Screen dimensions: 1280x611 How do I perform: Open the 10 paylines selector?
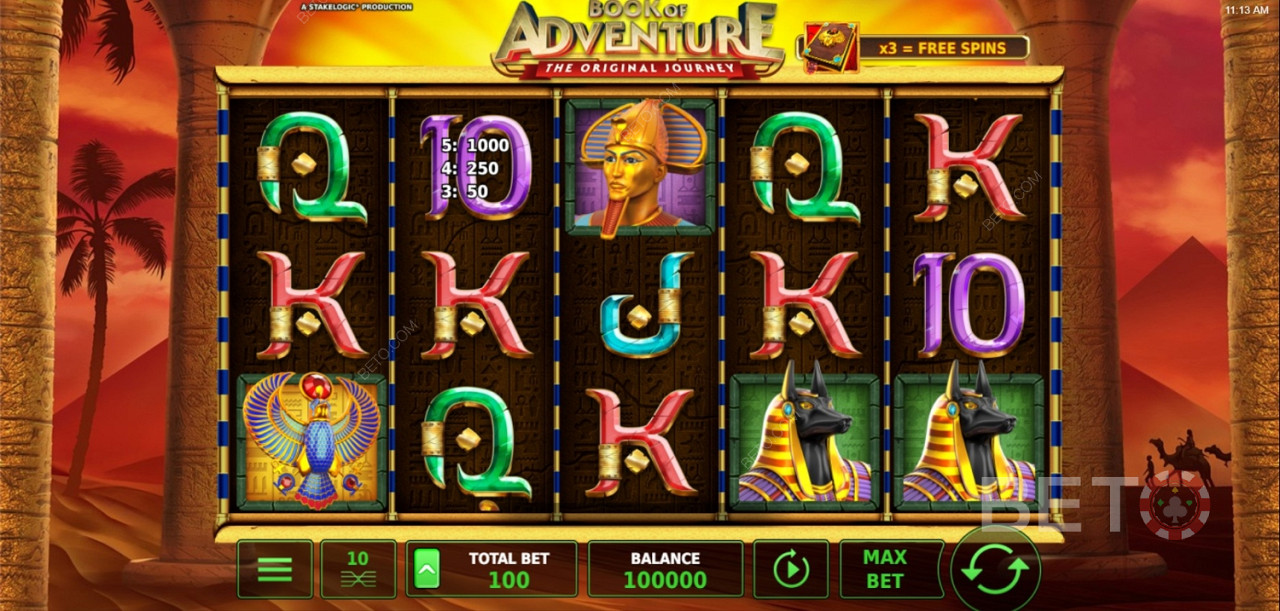coord(357,570)
